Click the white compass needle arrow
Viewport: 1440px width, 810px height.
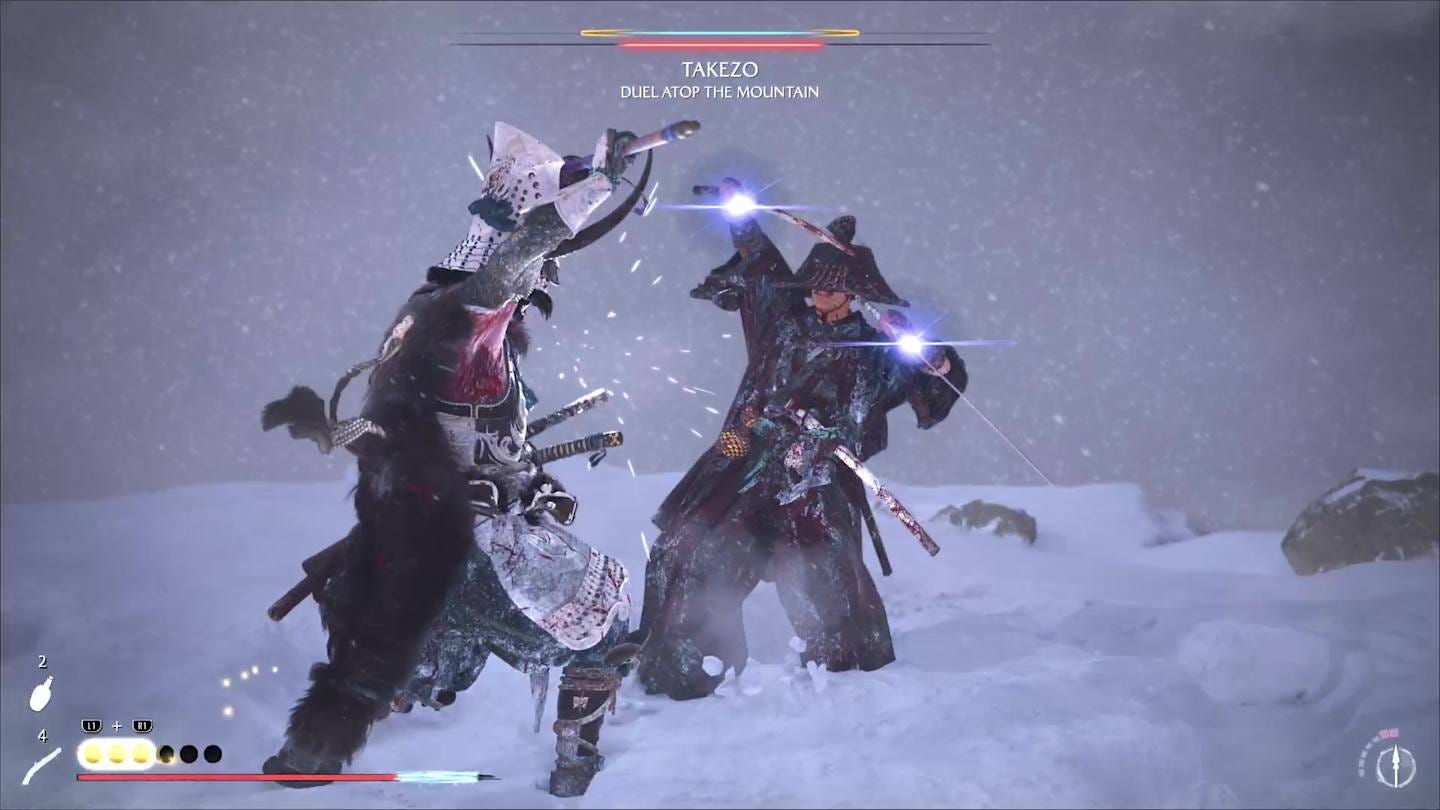tap(1396, 758)
